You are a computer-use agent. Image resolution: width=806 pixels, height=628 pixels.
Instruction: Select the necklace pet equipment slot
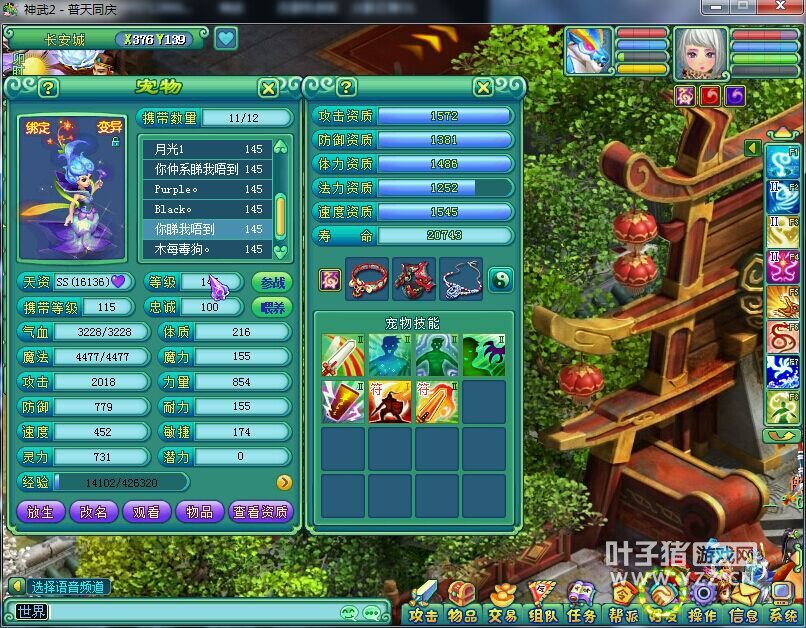460,279
